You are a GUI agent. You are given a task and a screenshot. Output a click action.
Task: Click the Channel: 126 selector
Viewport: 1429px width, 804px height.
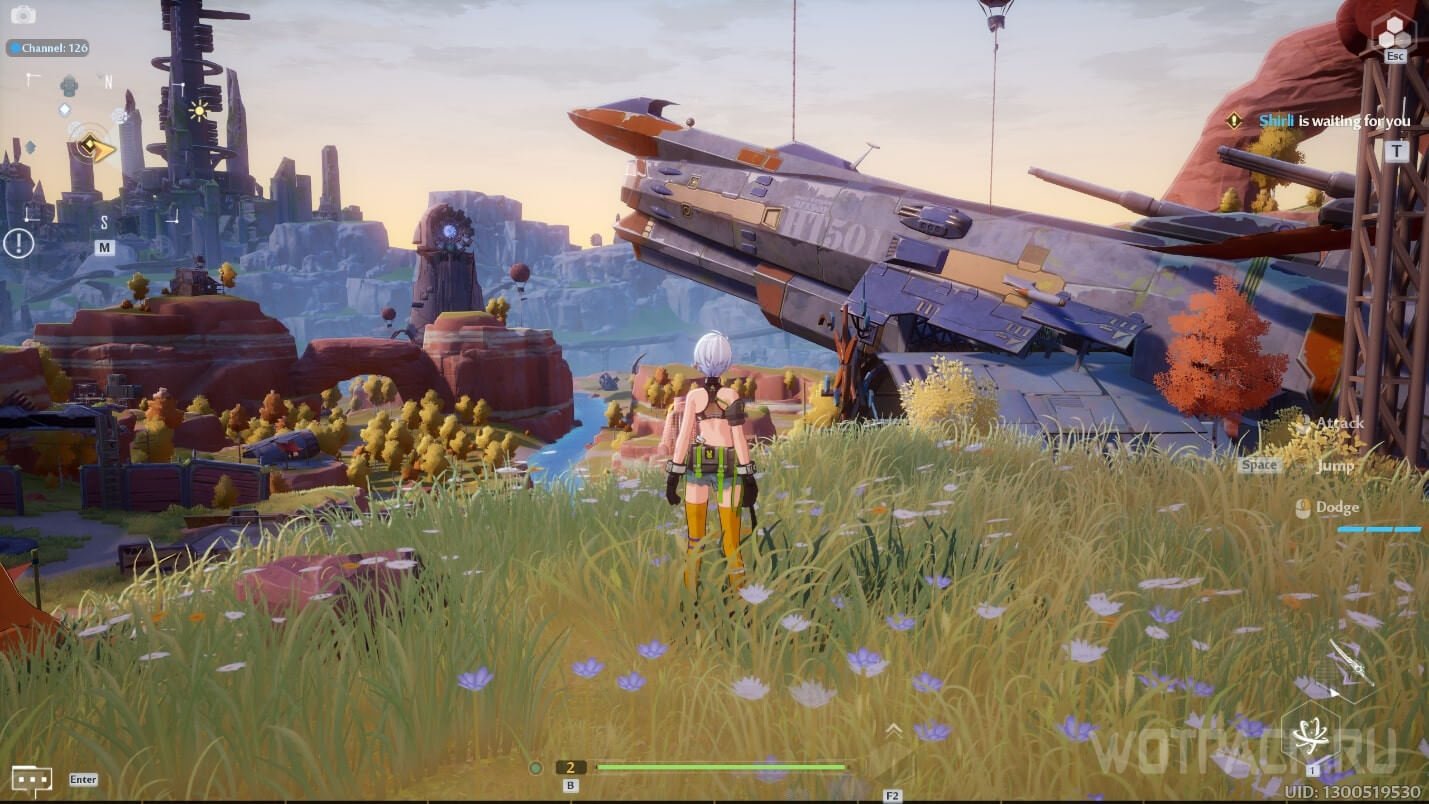(48, 48)
